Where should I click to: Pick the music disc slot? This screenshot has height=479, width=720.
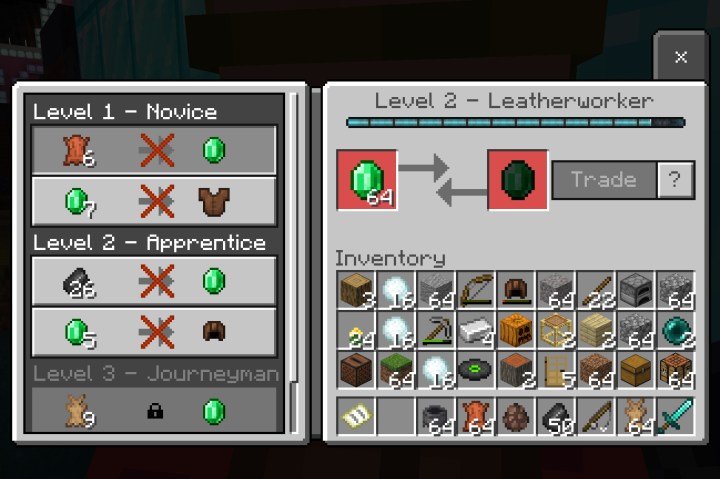pyautogui.click(x=475, y=371)
